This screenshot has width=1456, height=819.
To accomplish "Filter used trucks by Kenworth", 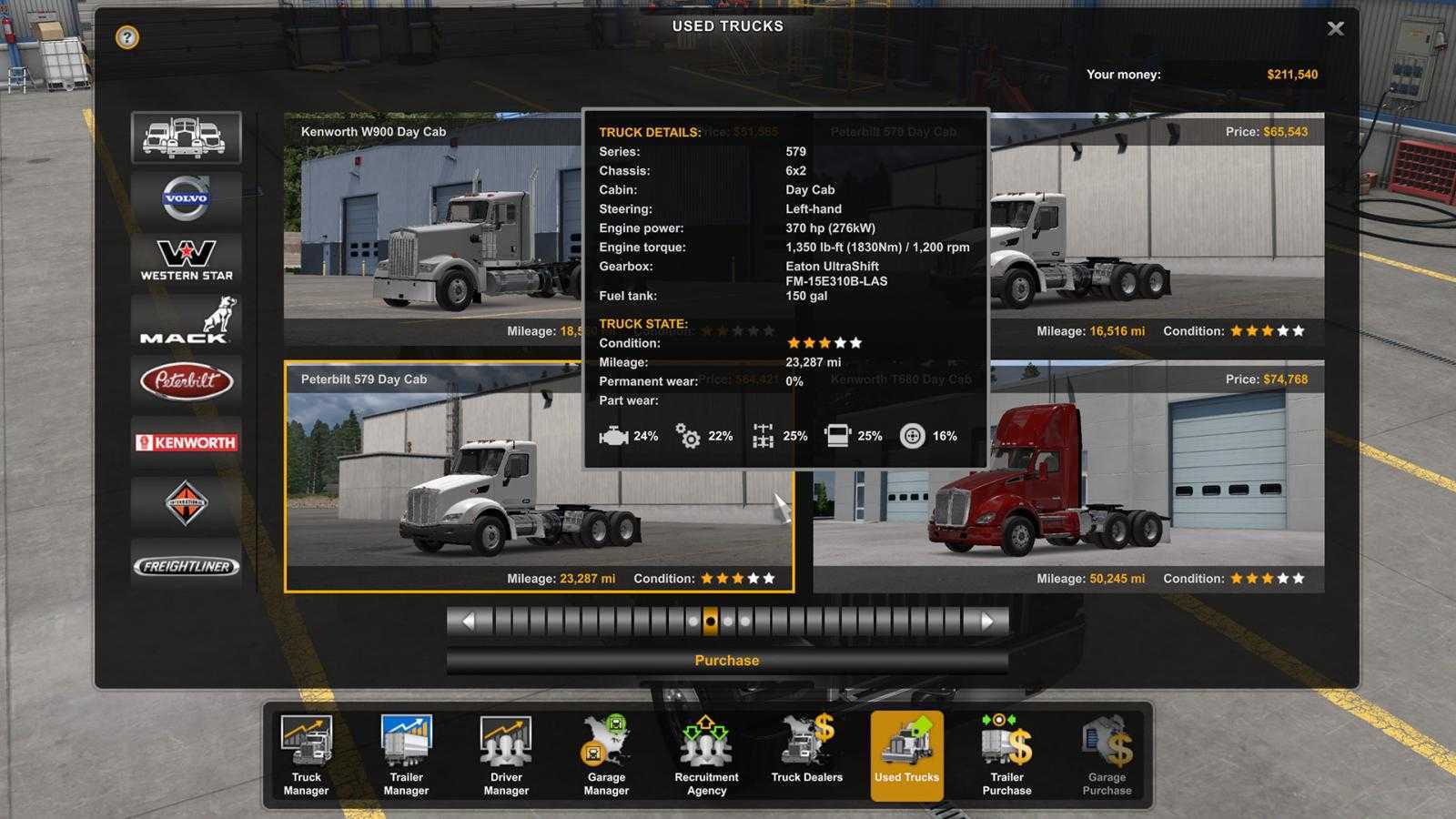I will click(186, 442).
